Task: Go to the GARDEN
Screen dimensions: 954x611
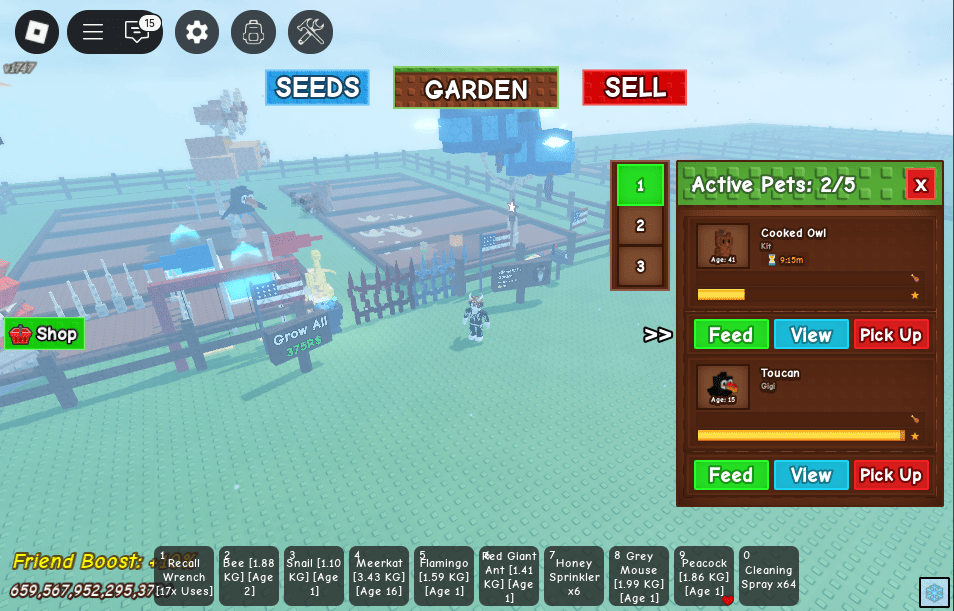Action: 476,89
